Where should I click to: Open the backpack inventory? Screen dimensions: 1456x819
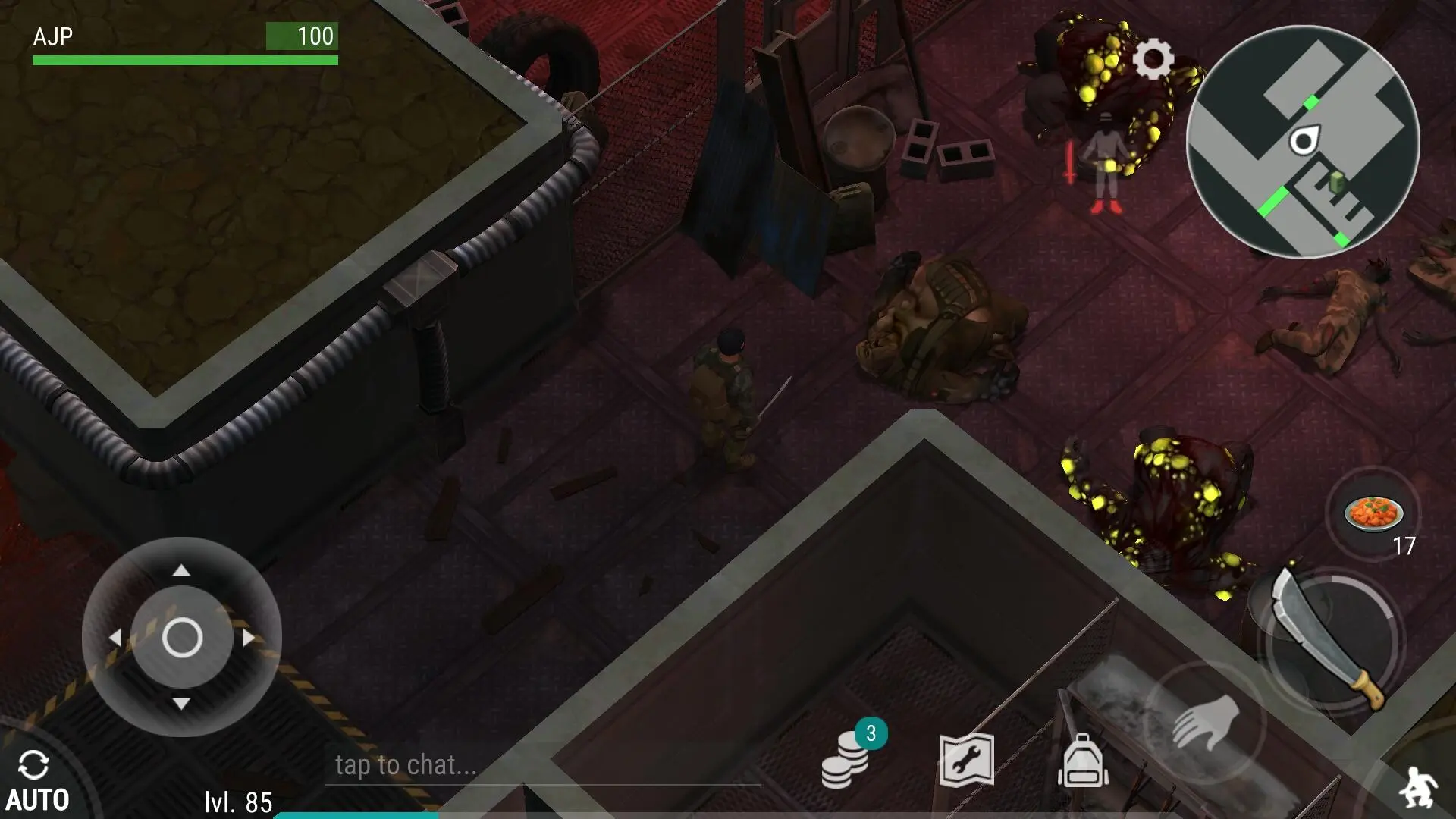(x=1083, y=761)
